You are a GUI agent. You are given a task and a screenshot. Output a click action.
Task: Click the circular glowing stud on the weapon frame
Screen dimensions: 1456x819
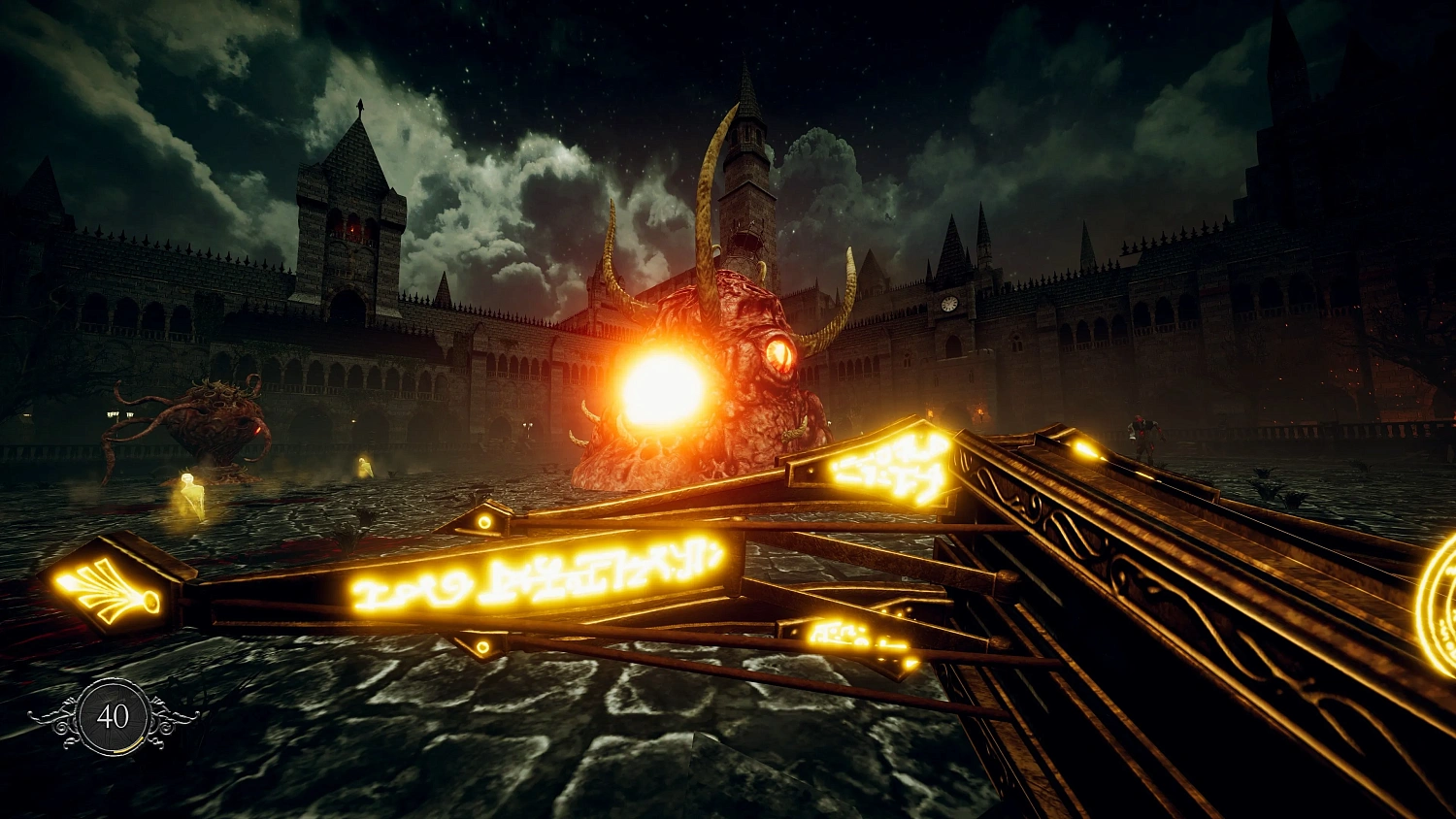tap(484, 522)
